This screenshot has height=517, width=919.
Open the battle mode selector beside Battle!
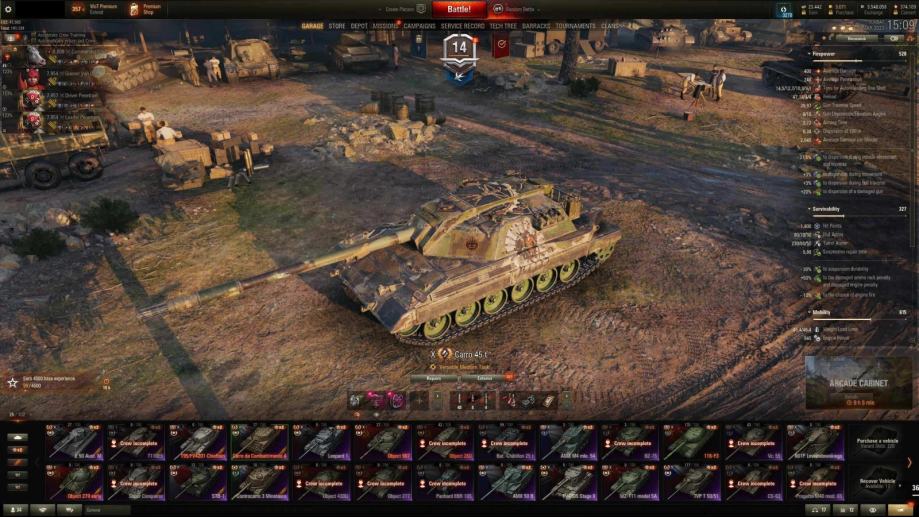[x=518, y=9]
